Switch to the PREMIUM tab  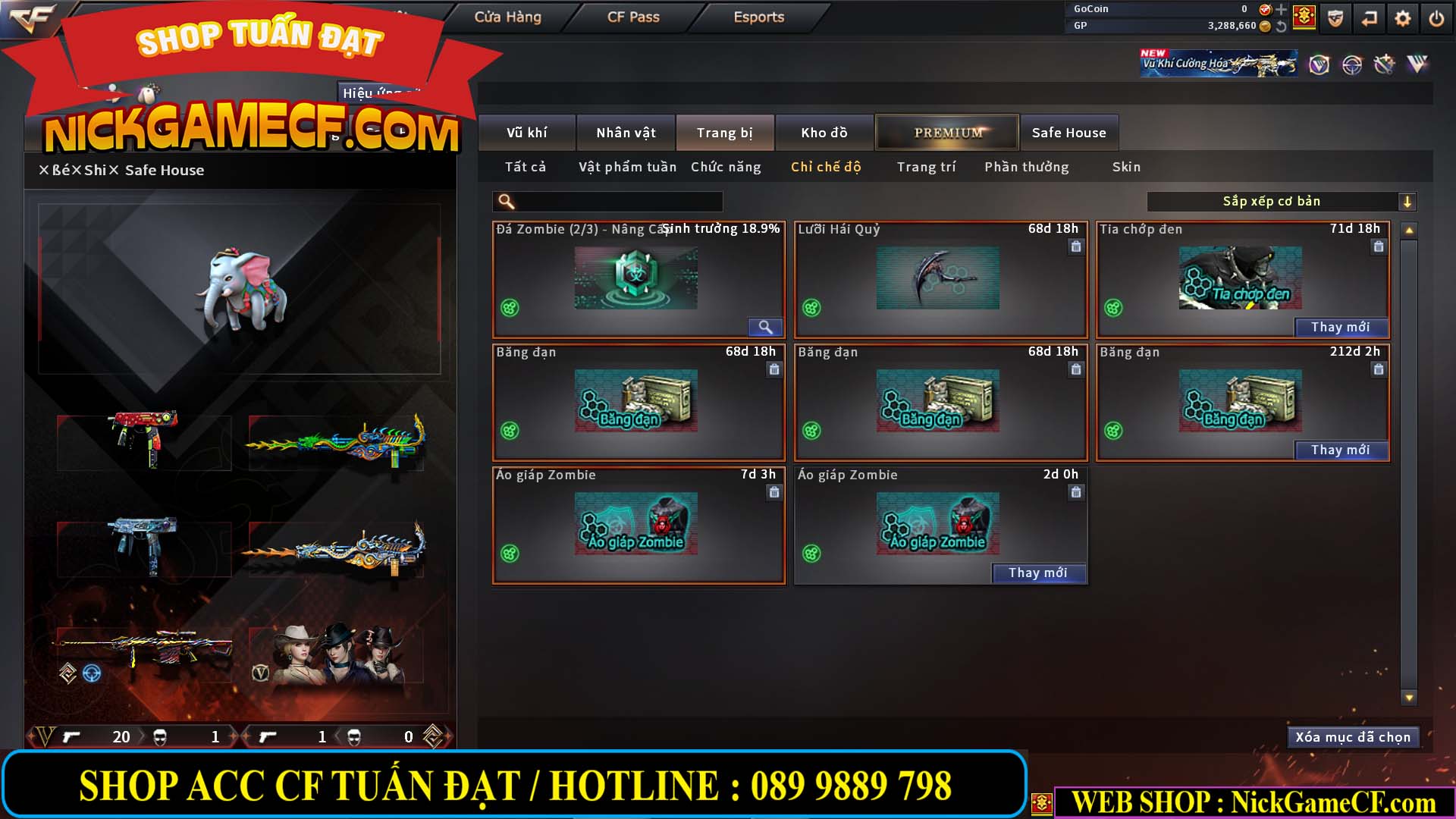coord(946,132)
